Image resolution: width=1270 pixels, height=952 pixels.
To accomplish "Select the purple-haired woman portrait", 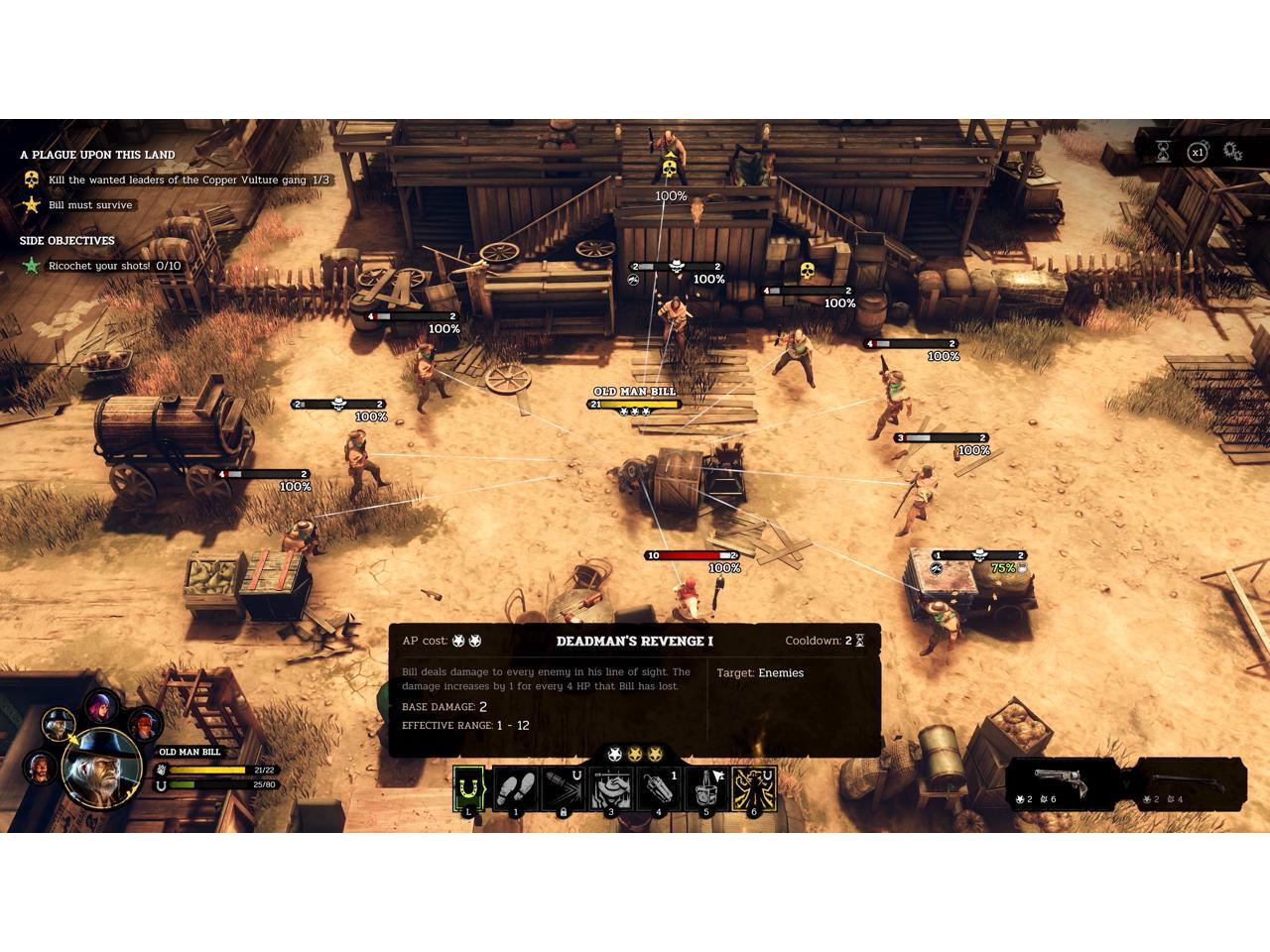I will (x=99, y=707).
